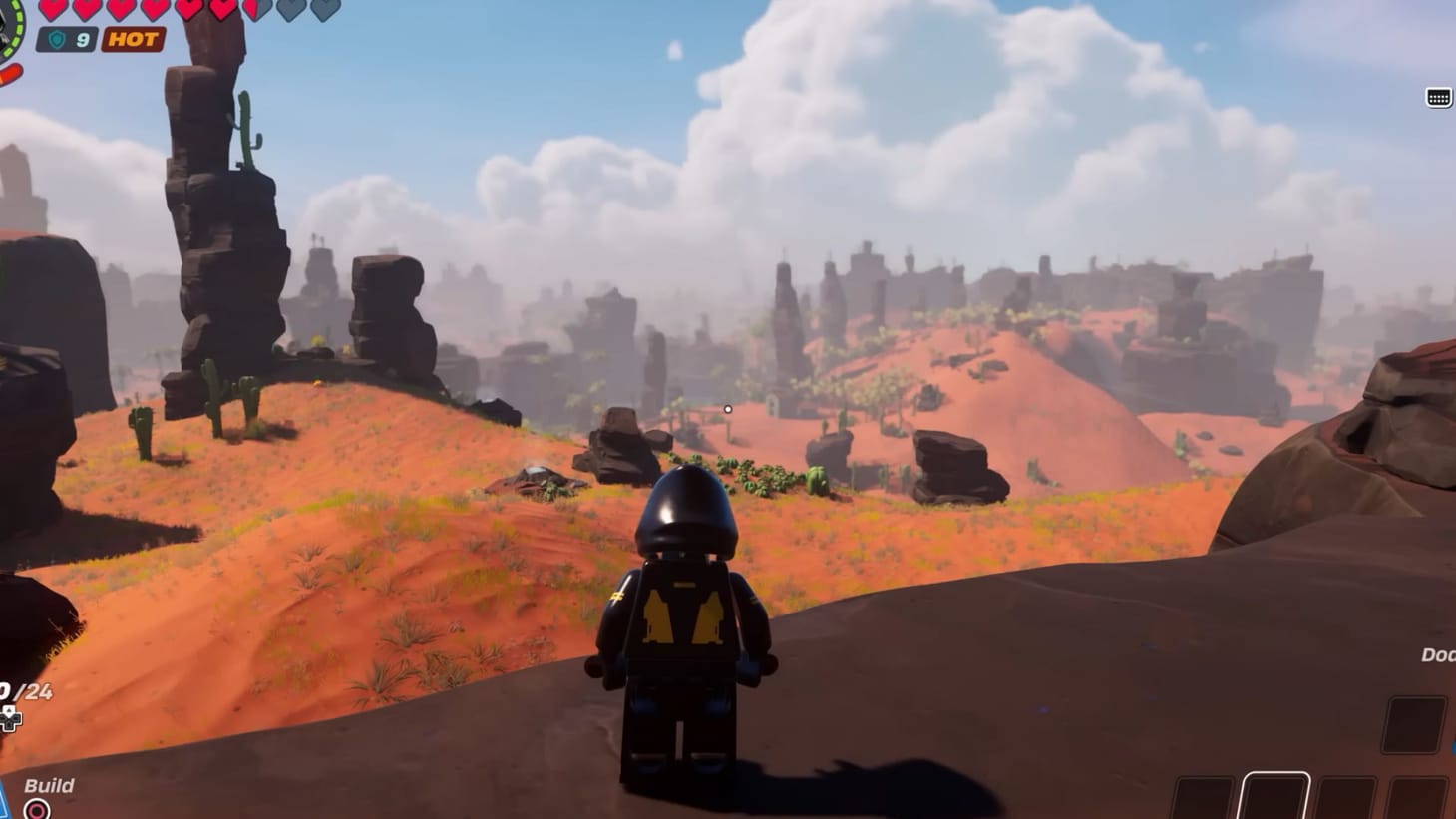
Task: Click the fifth red heart in the health bar
Action: [x=188, y=11]
